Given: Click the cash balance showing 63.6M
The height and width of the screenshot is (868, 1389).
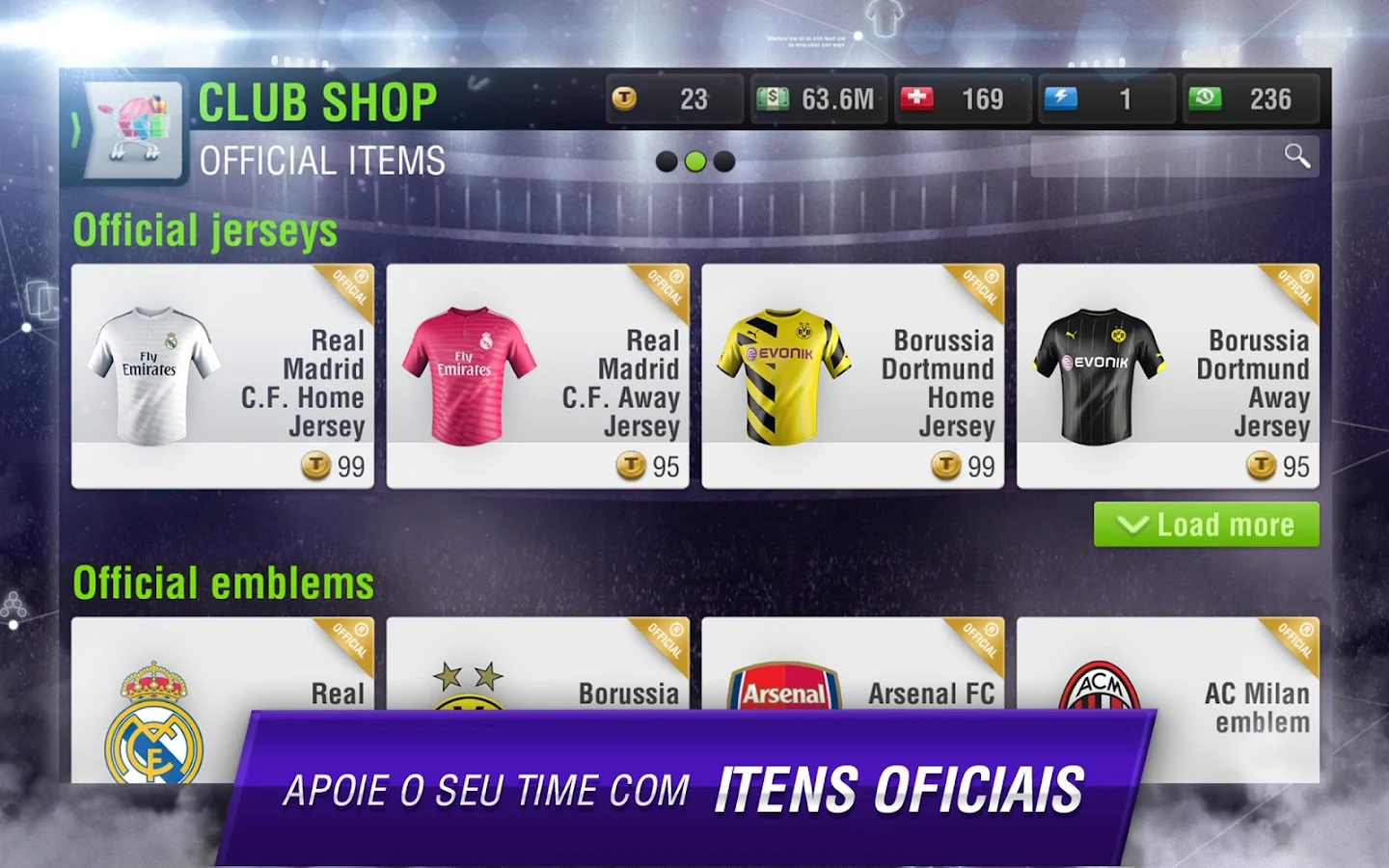Looking at the screenshot, I should [x=819, y=97].
